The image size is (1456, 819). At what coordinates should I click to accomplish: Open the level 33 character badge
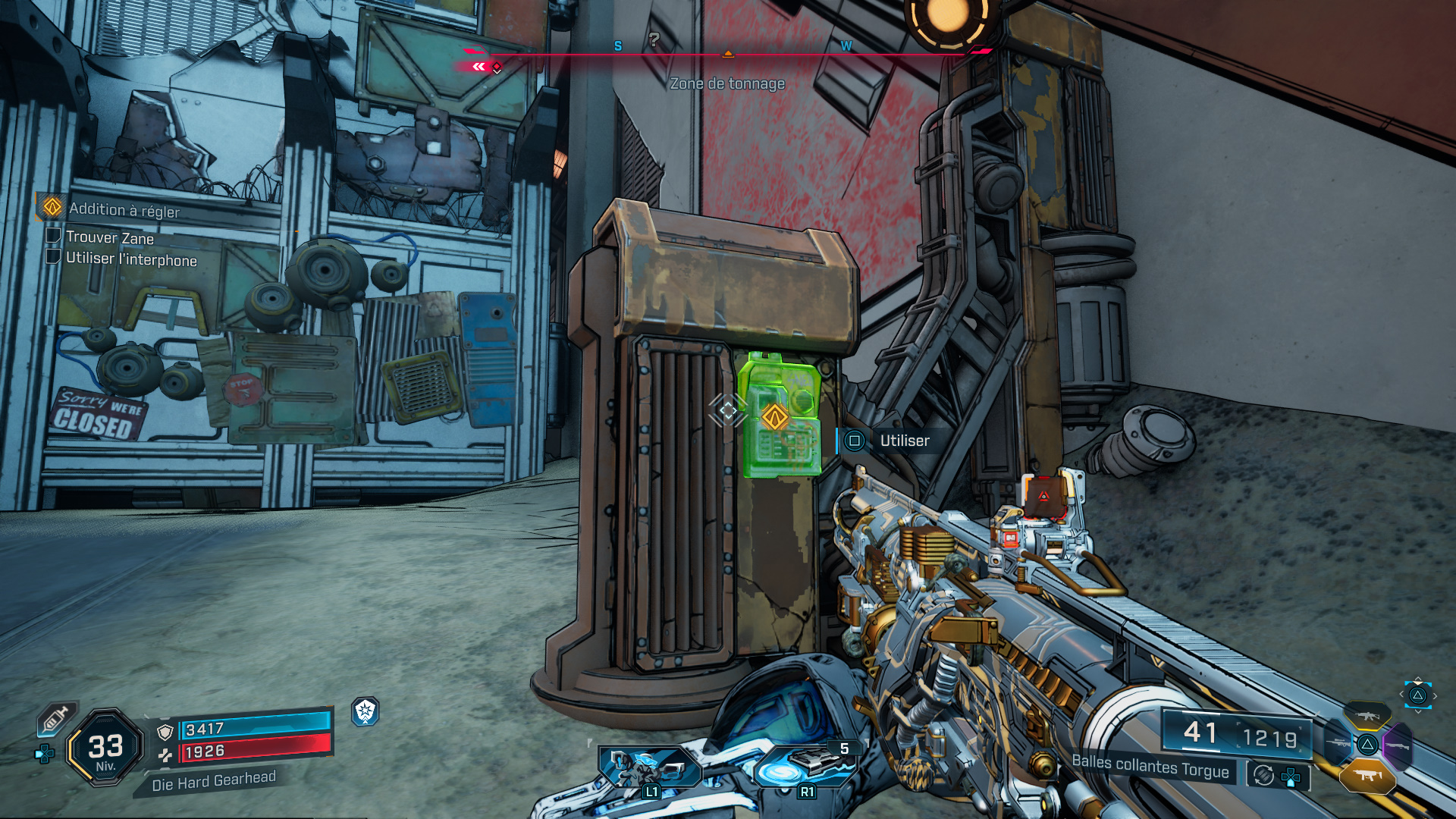[x=105, y=748]
